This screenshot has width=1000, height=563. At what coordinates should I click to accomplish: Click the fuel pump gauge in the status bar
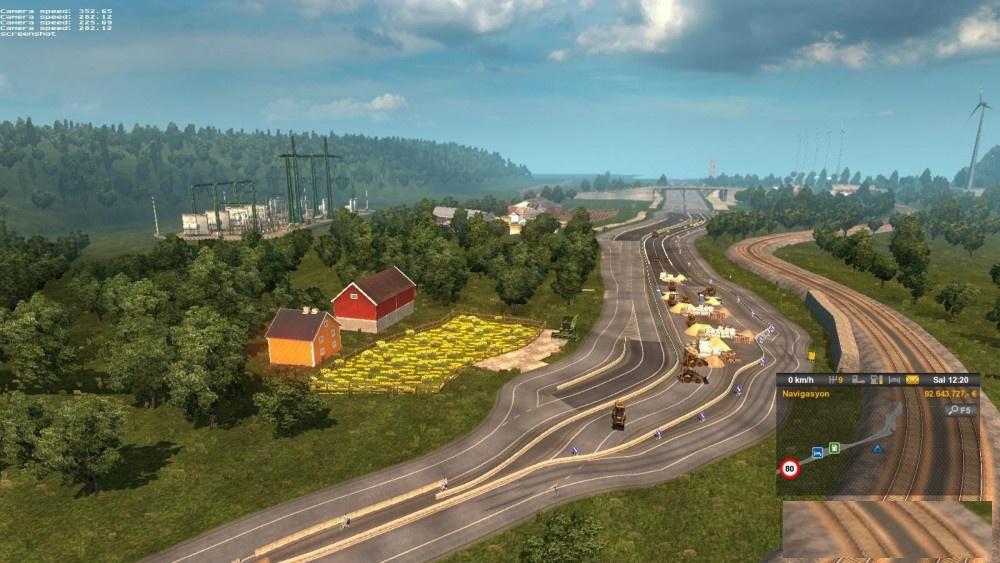(876, 380)
